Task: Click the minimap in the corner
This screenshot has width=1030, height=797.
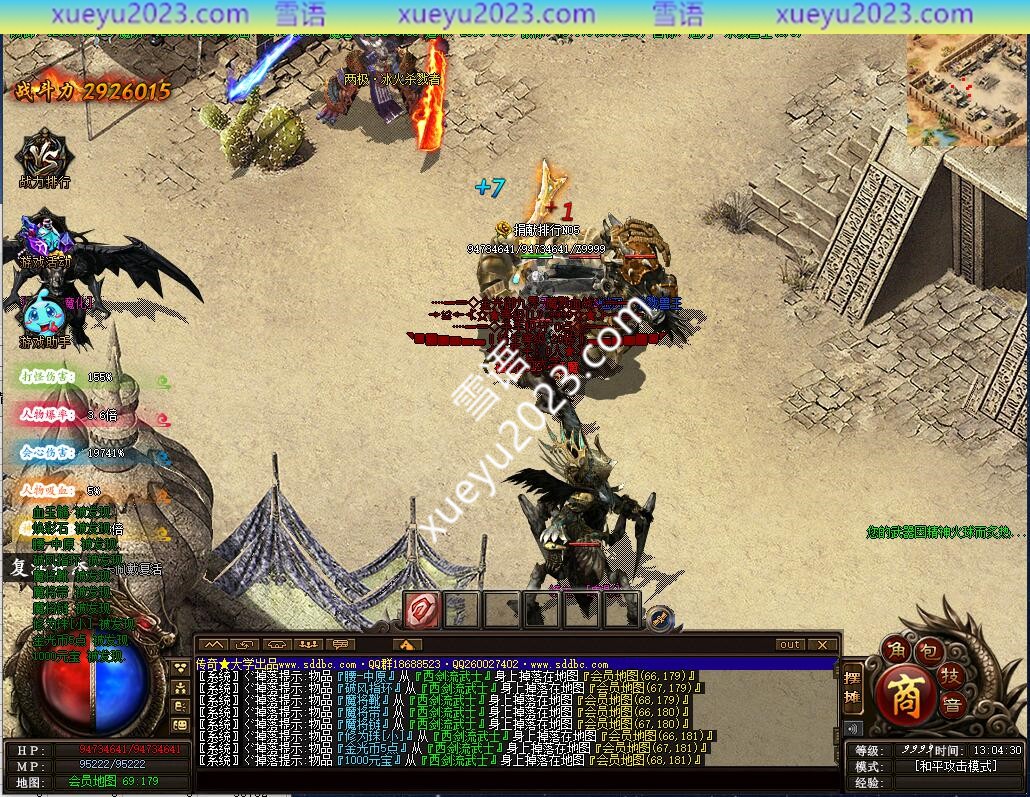Action: tap(966, 90)
